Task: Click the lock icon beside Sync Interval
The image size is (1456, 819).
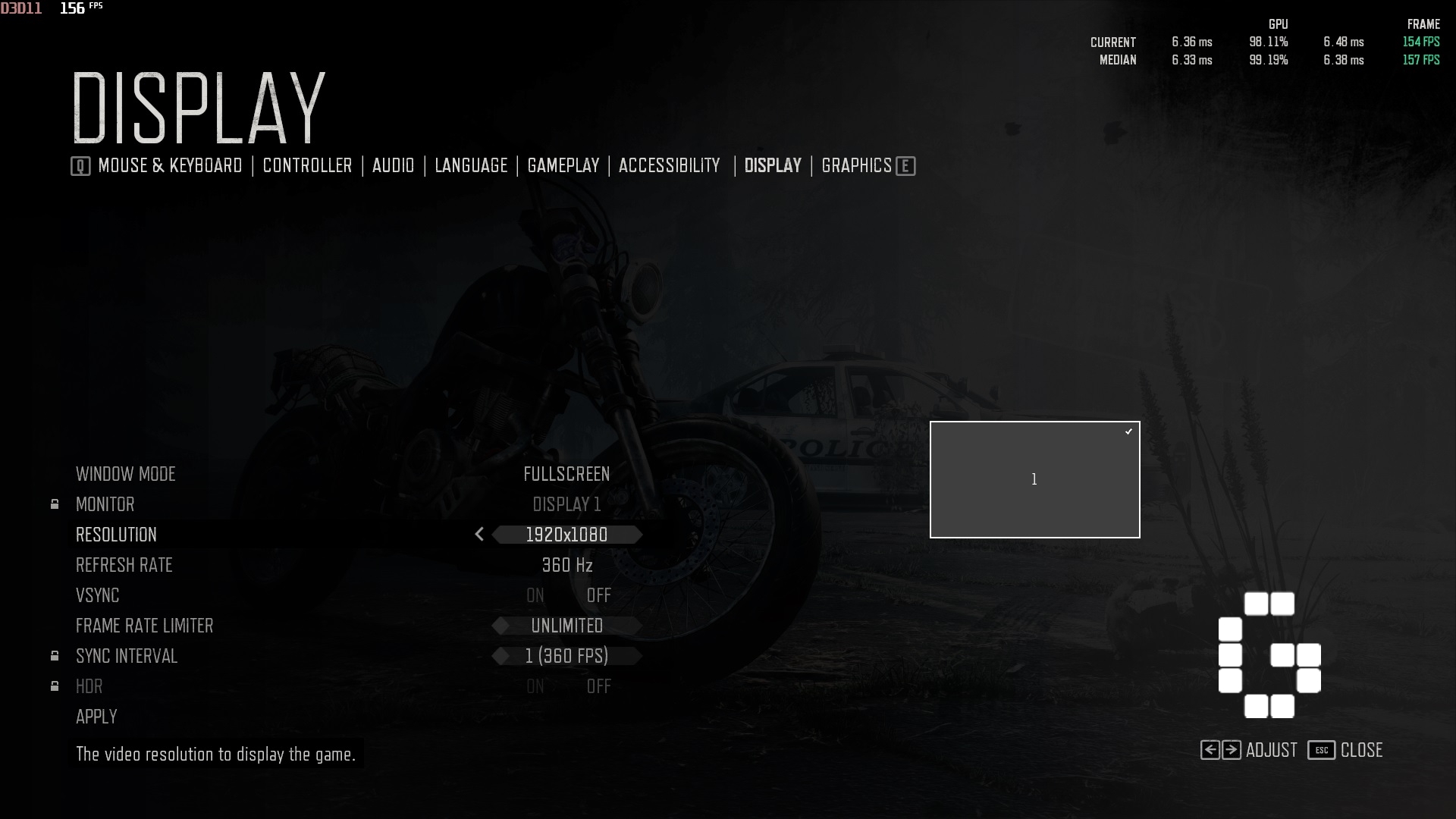Action: (x=54, y=655)
